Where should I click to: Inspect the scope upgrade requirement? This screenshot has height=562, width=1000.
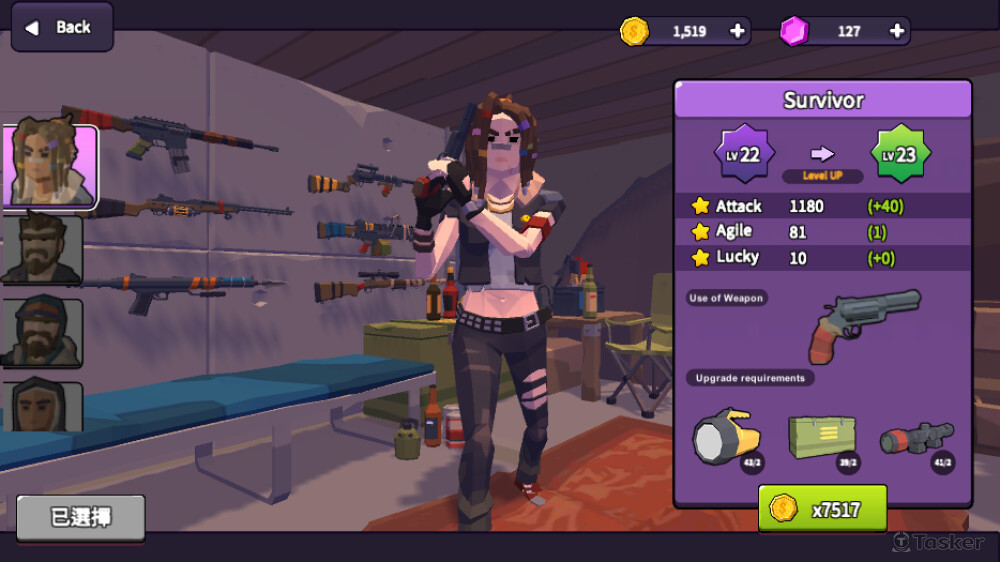pyautogui.click(x=916, y=439)
